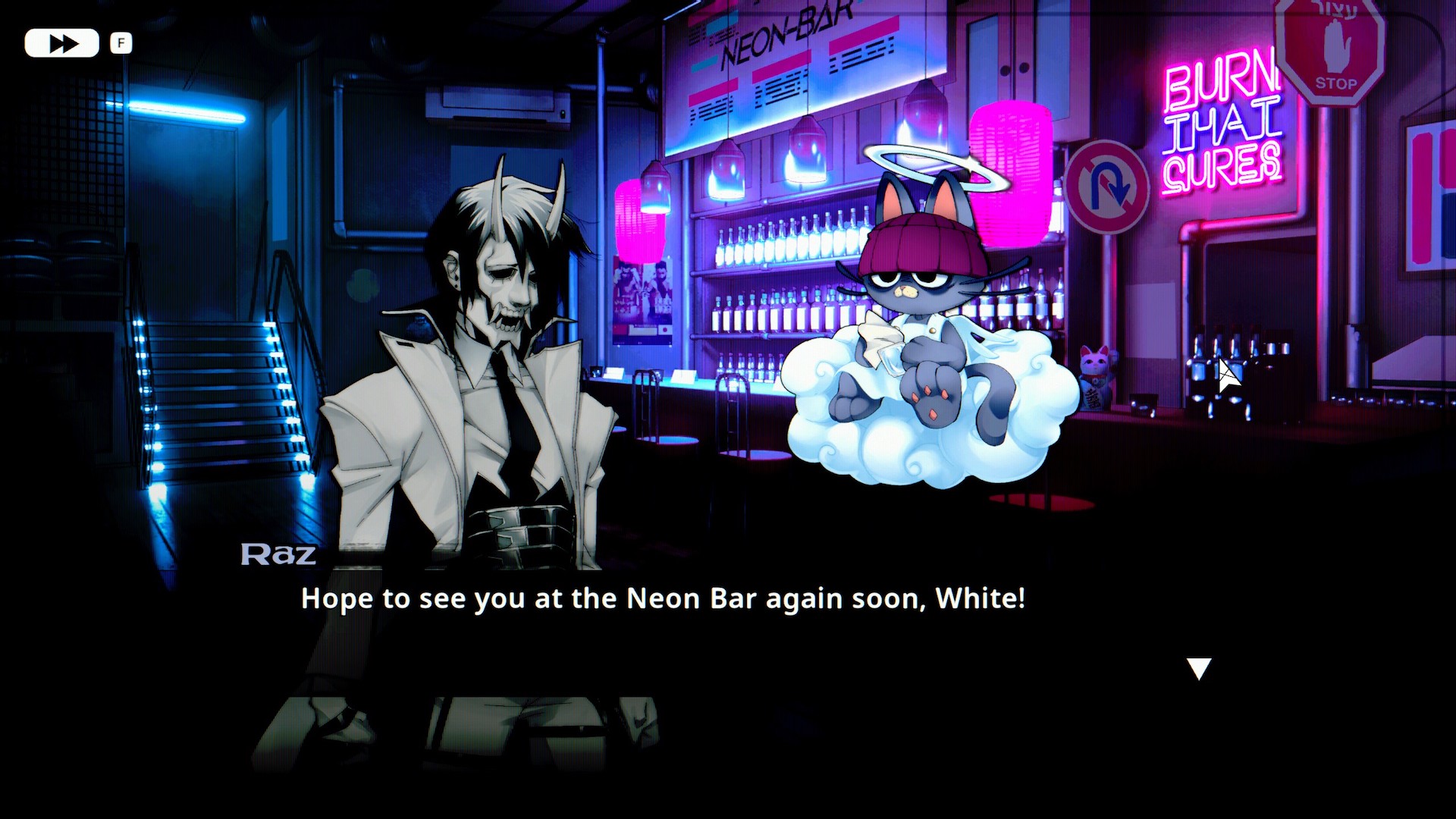Expand the dialogue with the advance triangle
The width and height of the screenshot is (1456, 819).
1200,669
